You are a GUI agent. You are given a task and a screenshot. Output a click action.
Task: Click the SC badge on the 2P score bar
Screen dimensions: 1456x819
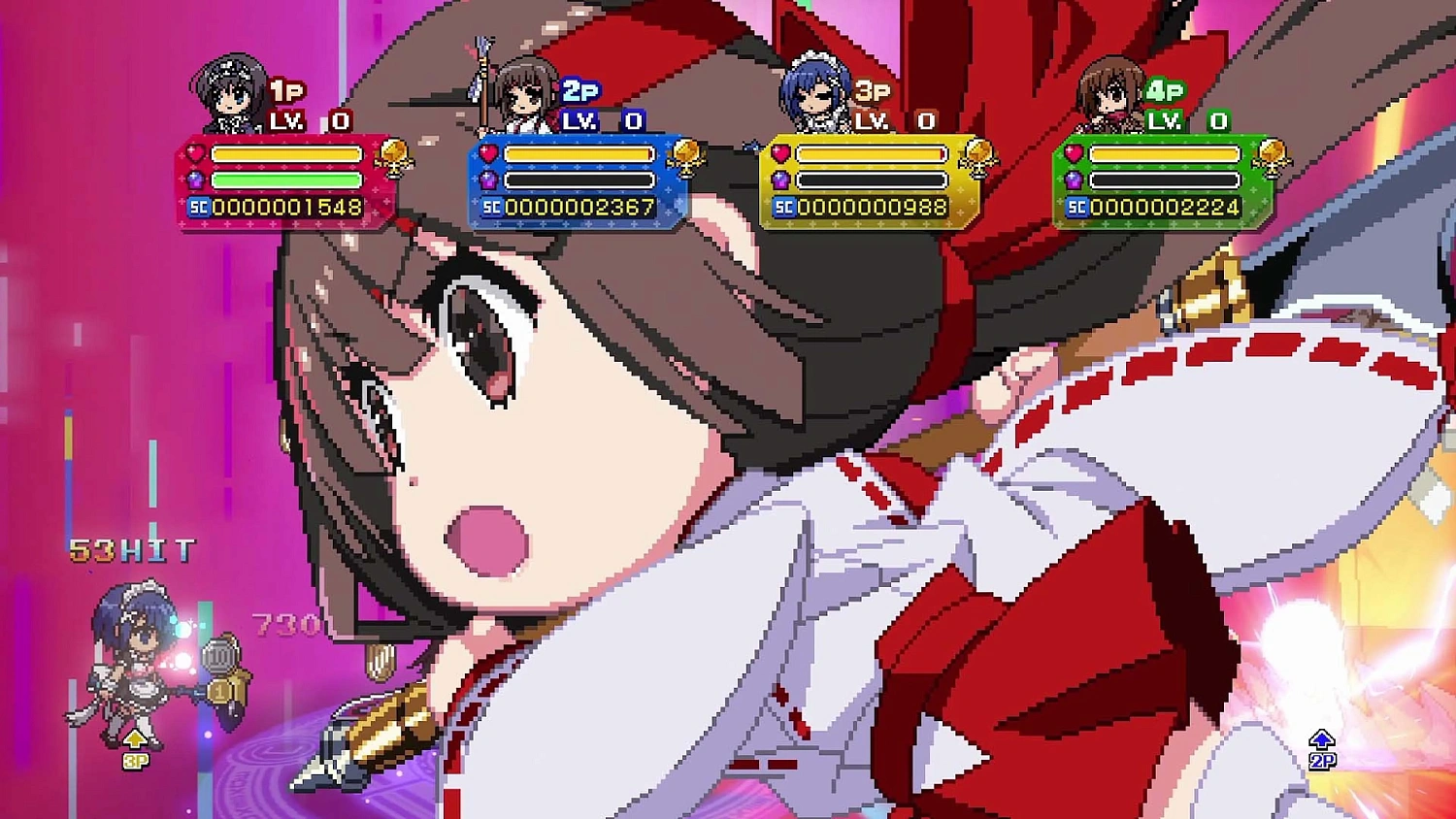pyautogui.click(x=490, y=206)
